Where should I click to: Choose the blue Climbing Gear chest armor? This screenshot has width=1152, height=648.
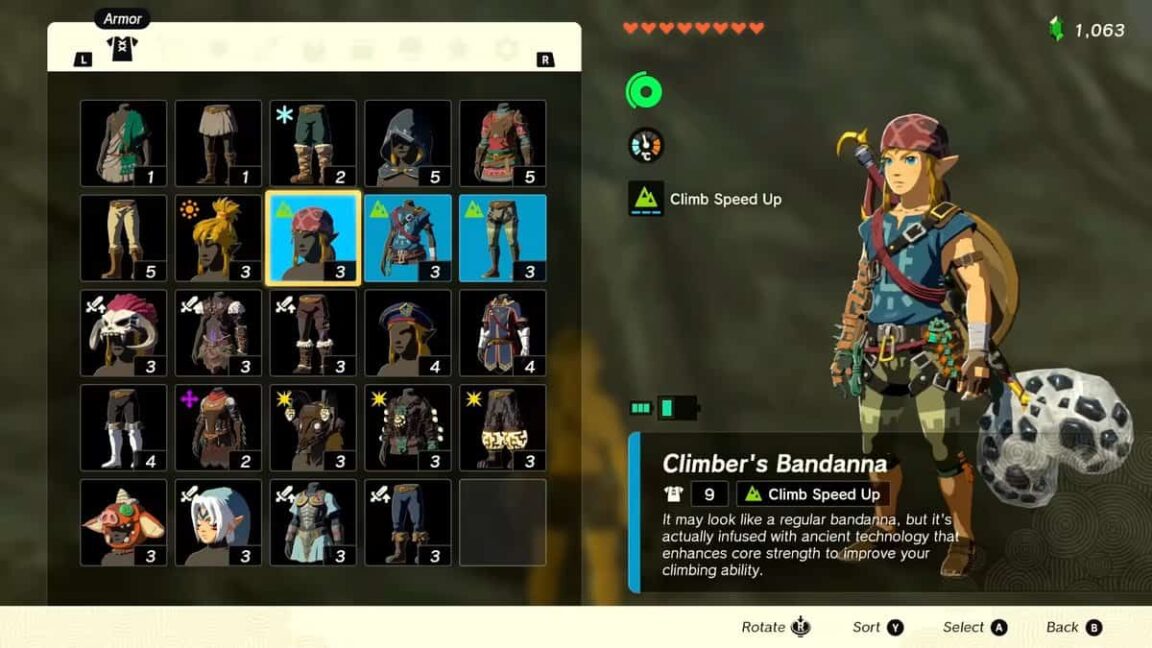coord(408,239)
